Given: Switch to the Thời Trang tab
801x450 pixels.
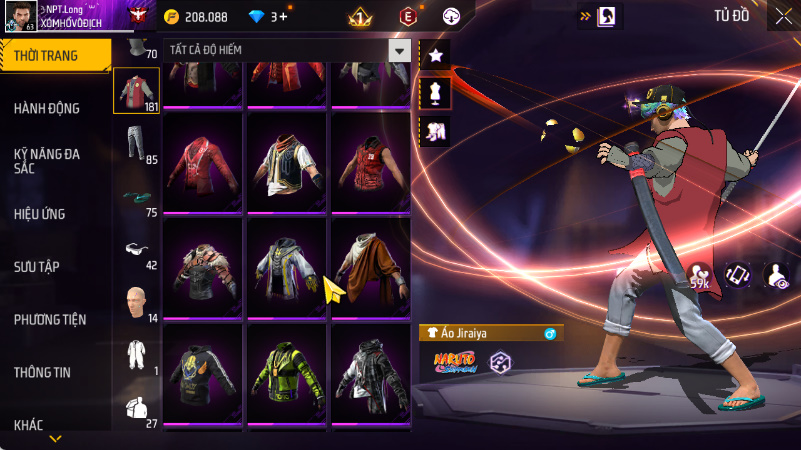Looking at the screenshot, I should tap(52, 56).
